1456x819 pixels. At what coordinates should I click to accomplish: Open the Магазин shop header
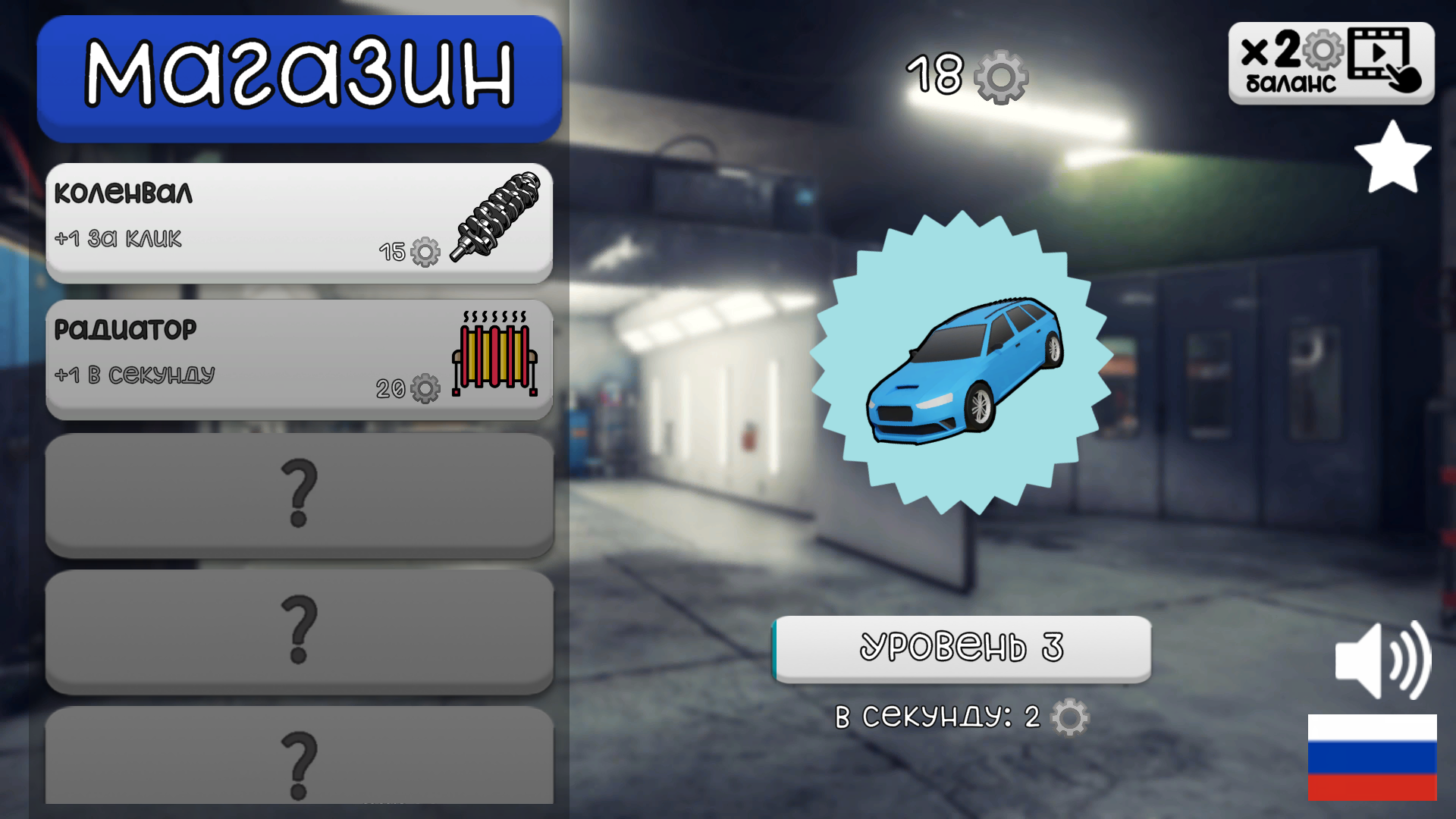[300, 76]
